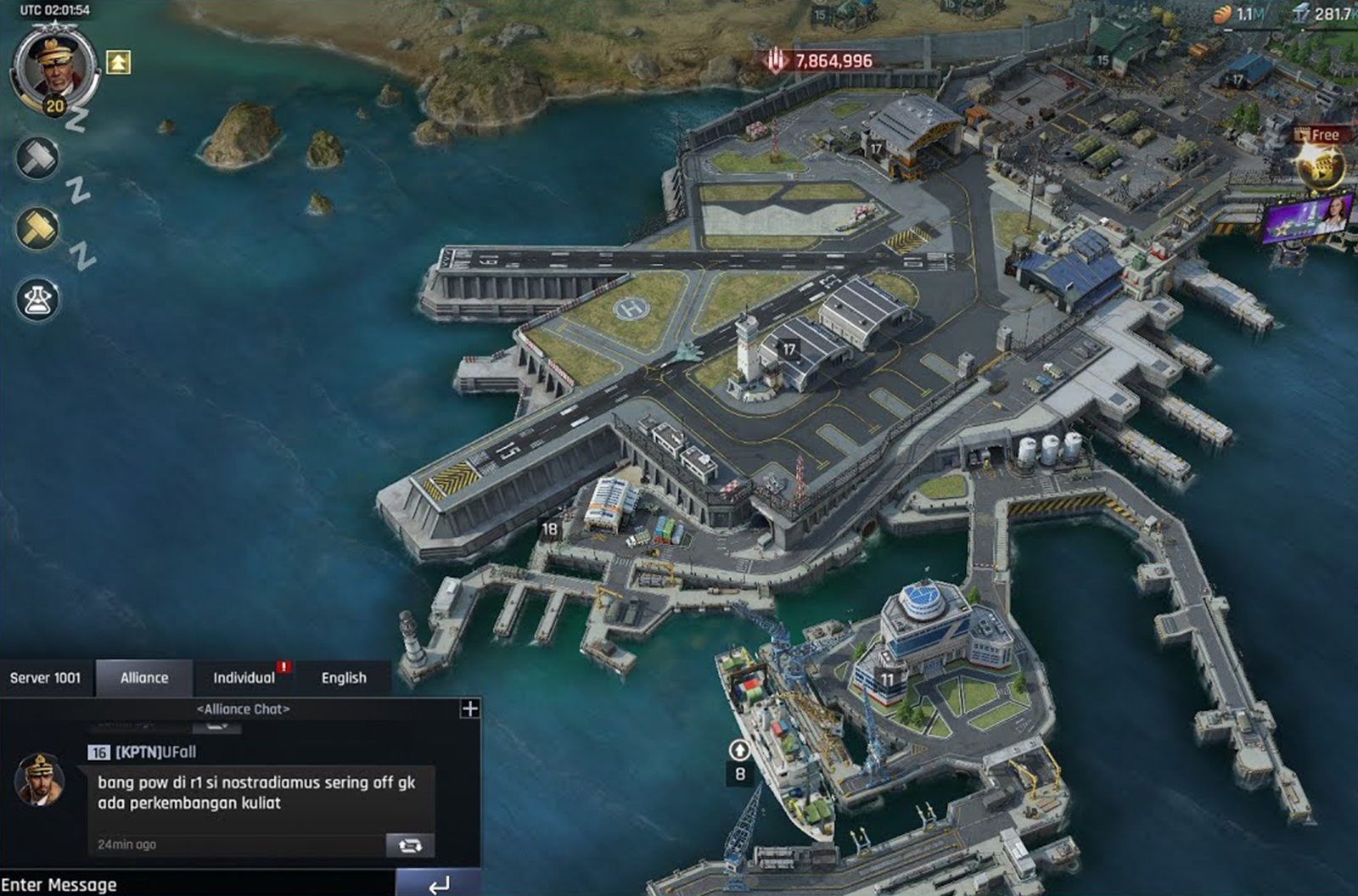Image resolution: width=1358 pixels, height=896 pixels.
Task: Expand the chat with the plus button
Action: (469, 708)
